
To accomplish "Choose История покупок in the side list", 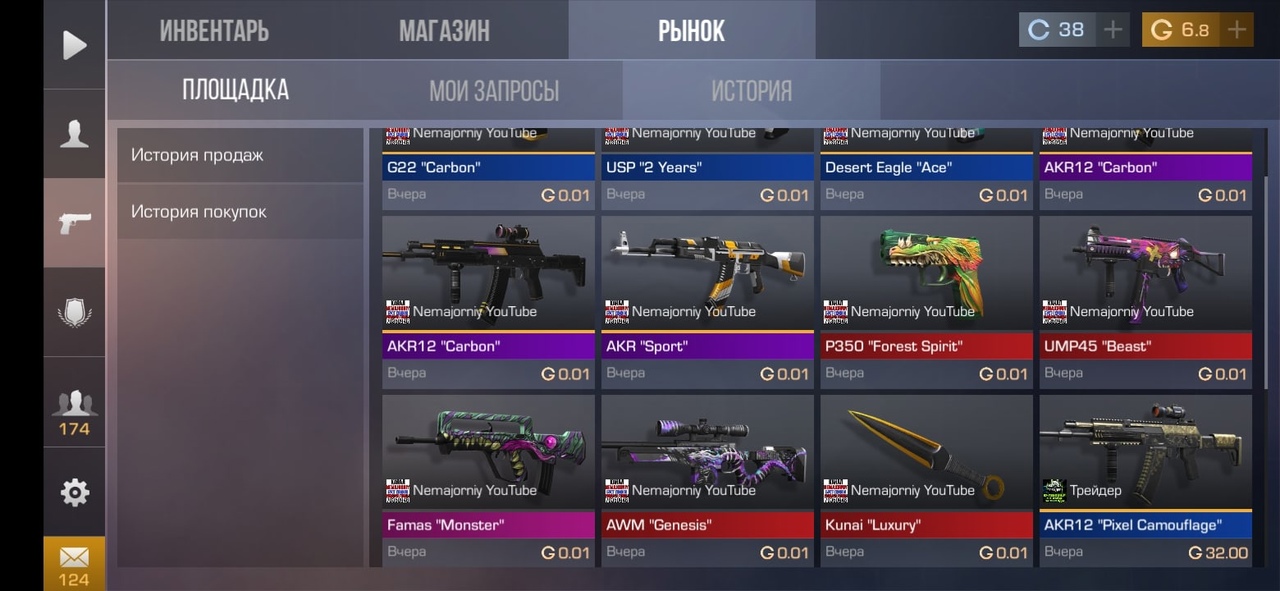I will [240, 212].
